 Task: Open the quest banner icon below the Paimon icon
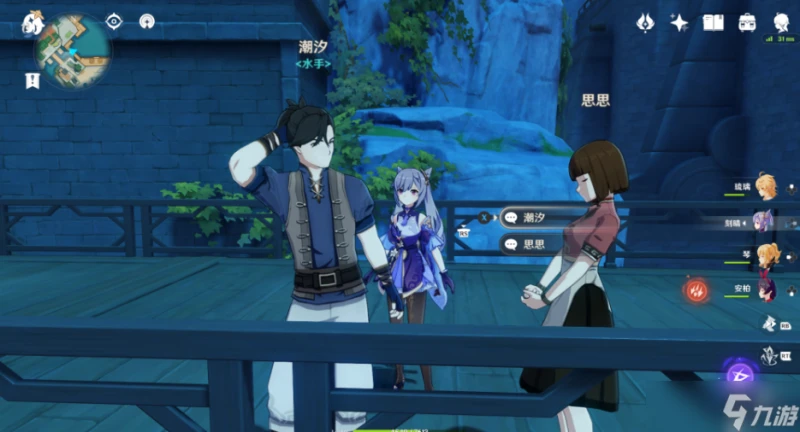33,78
